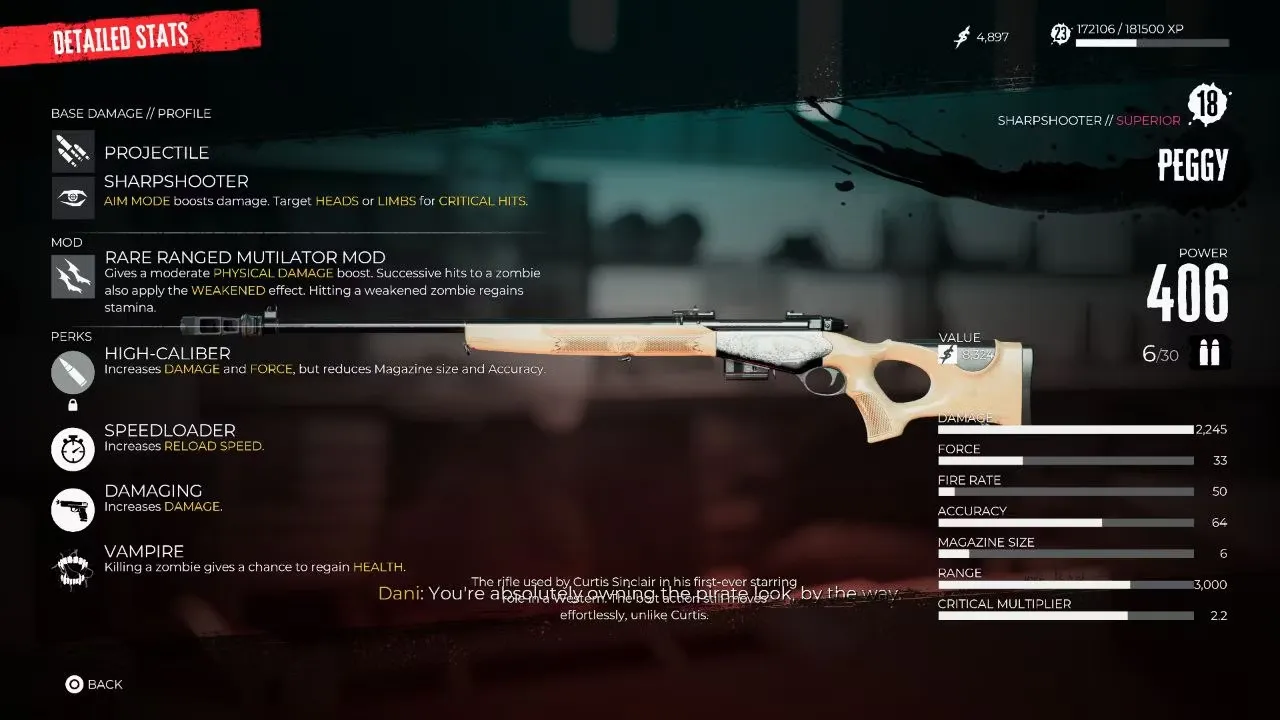Select the Sharpshooter profile eye icon

(73, 197)
